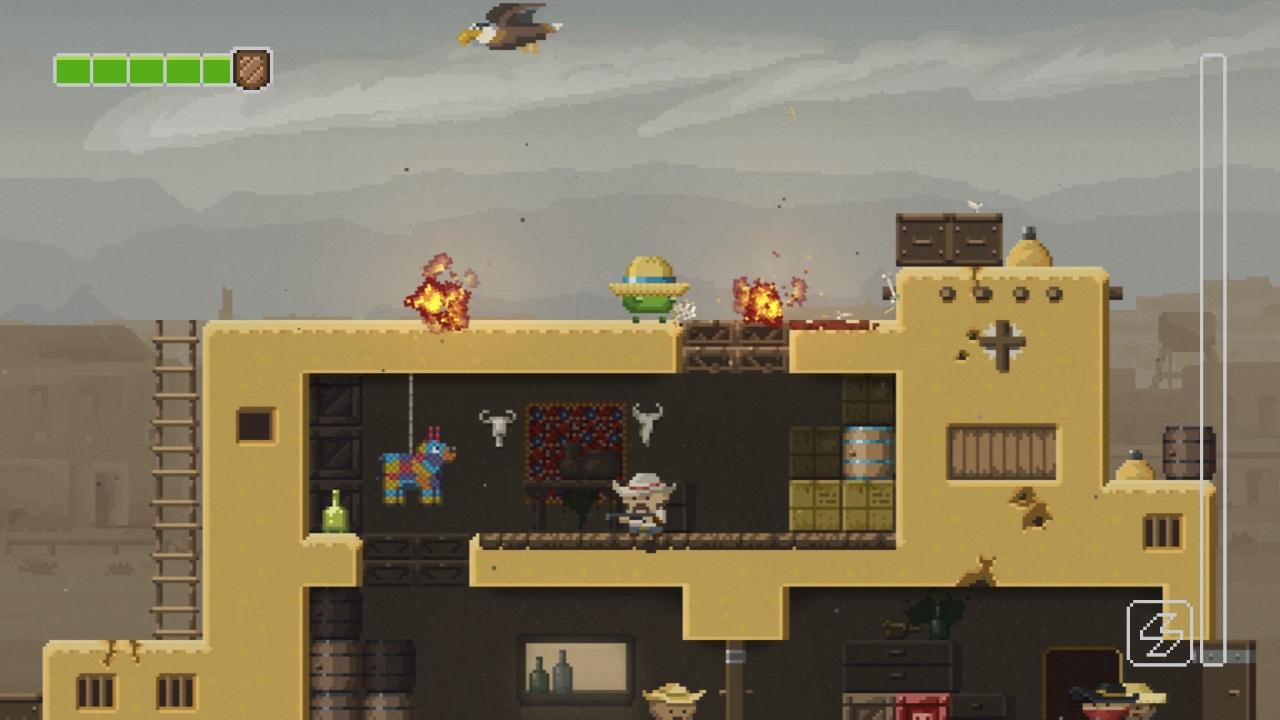Click the wooden shield icon beside the health bar

pyautogui.click(x=252, y=69)
